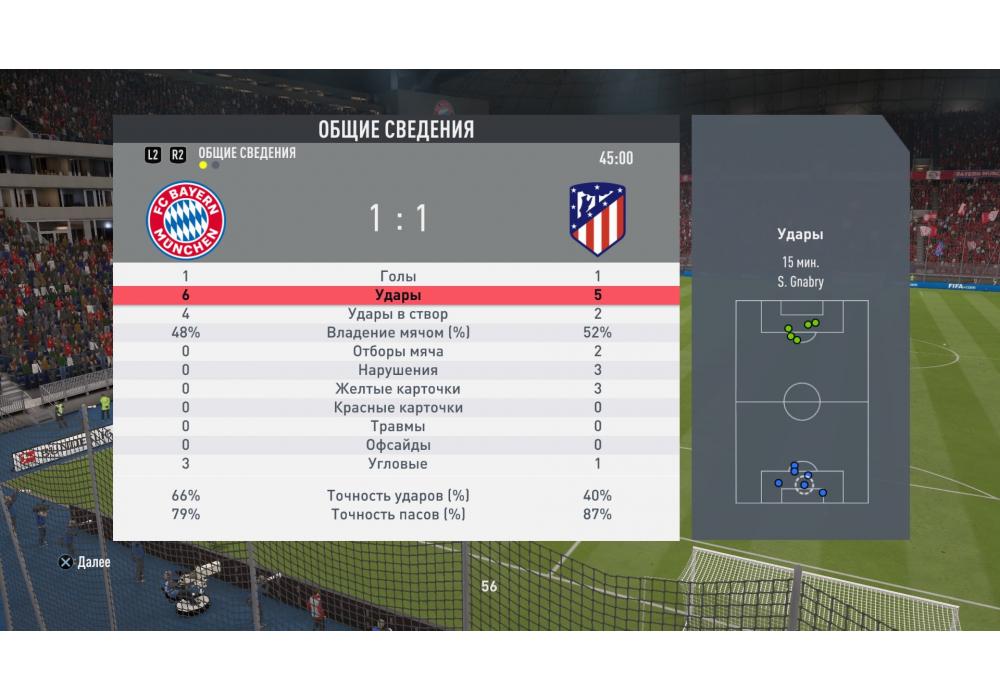The height and width of the screenshot is (700, 1000).
Task: Choose the Удары в створ row
Action: click(x=398, y=314)
